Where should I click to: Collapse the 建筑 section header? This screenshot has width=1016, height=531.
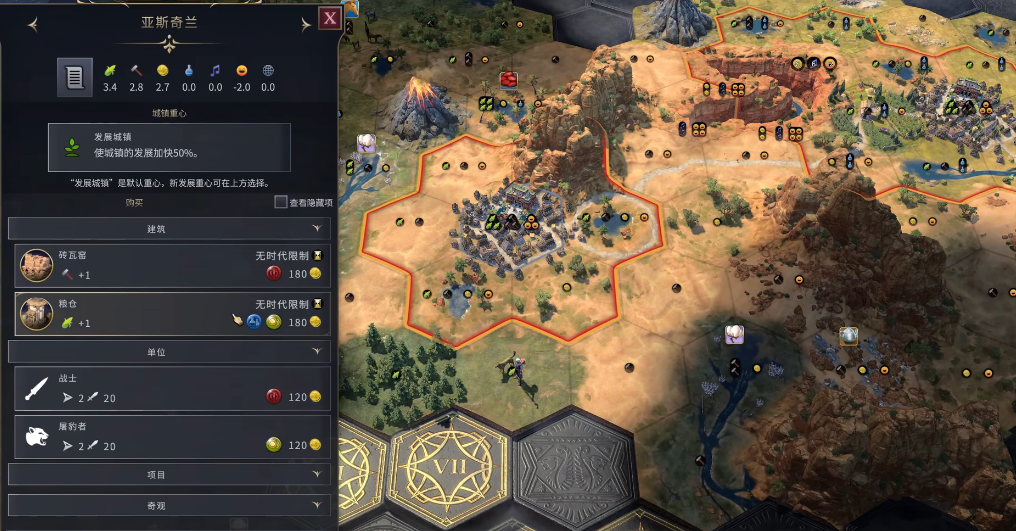click(169, 229)
